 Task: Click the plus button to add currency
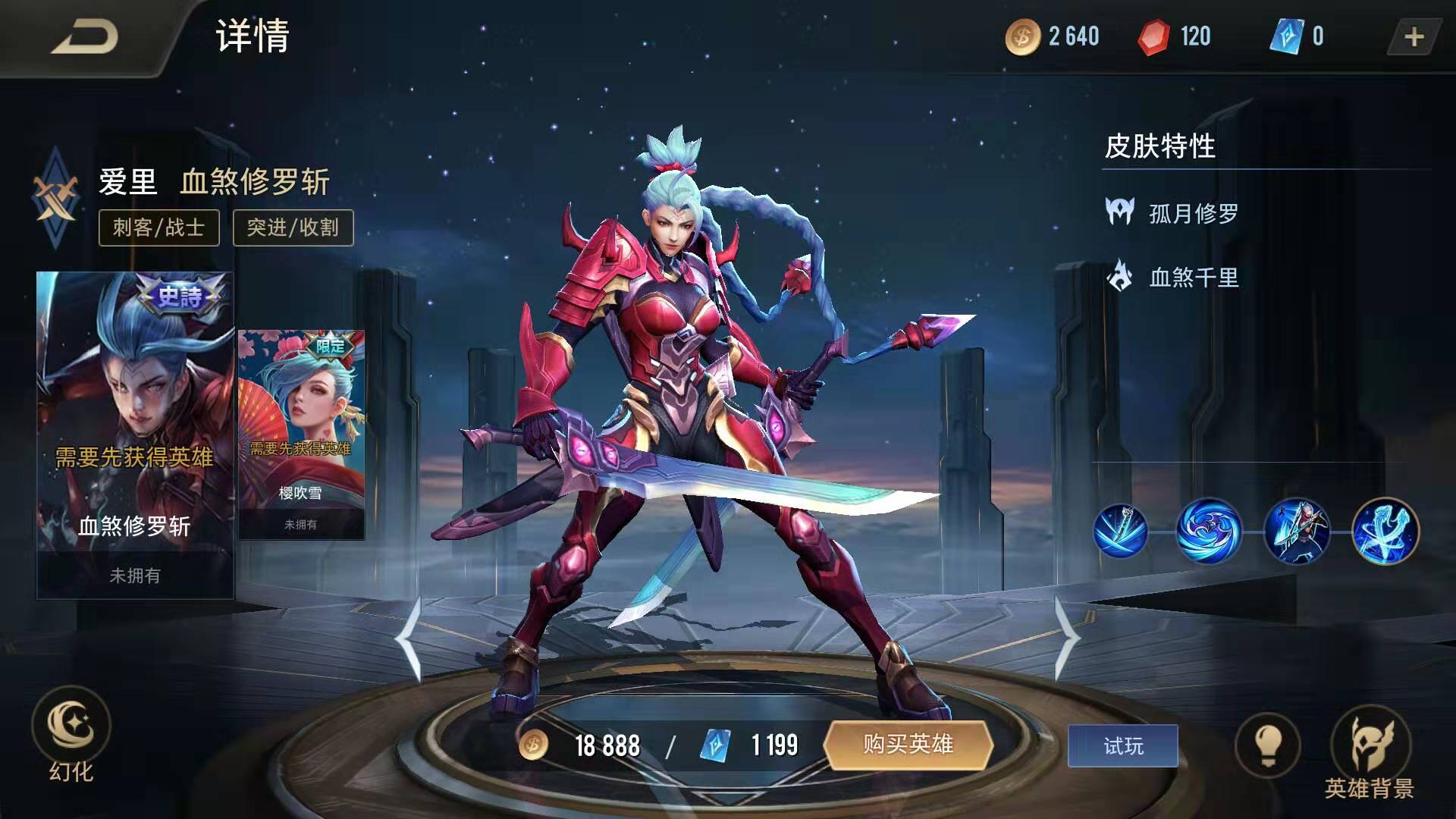[1415, 36]
